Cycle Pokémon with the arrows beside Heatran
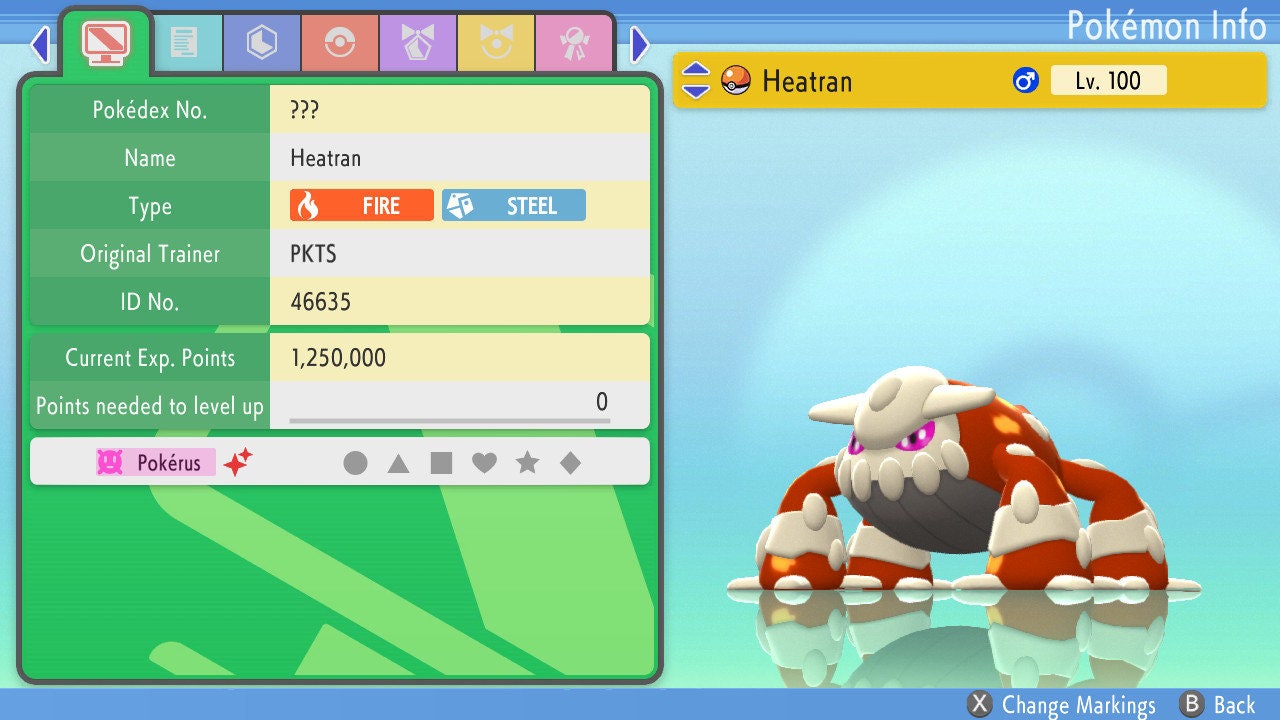Viewport: 1280px width, 720px height. [x=696, y=81]
